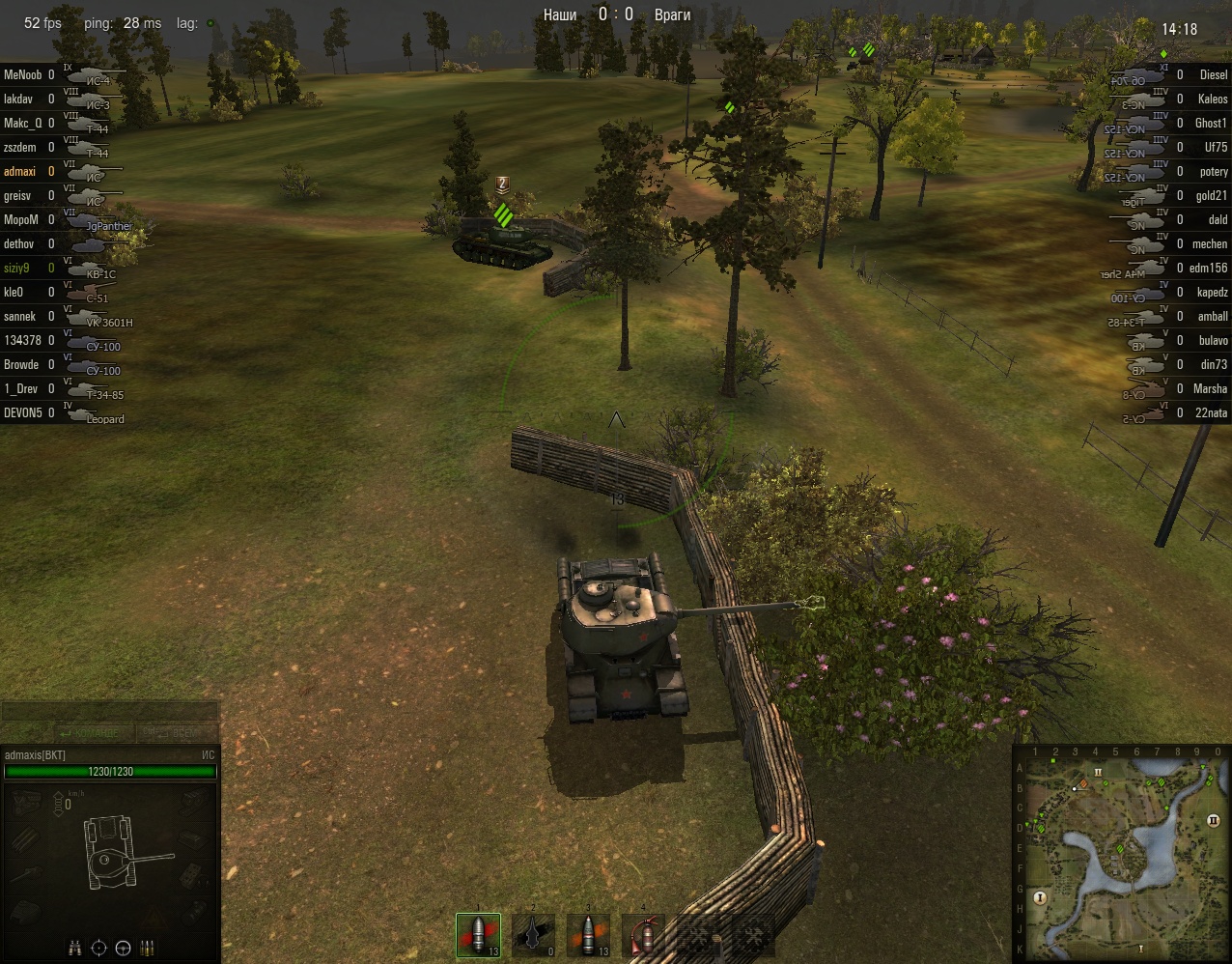Click the chat message input field
1232x964 pixels.
click(x=109, y=712)
